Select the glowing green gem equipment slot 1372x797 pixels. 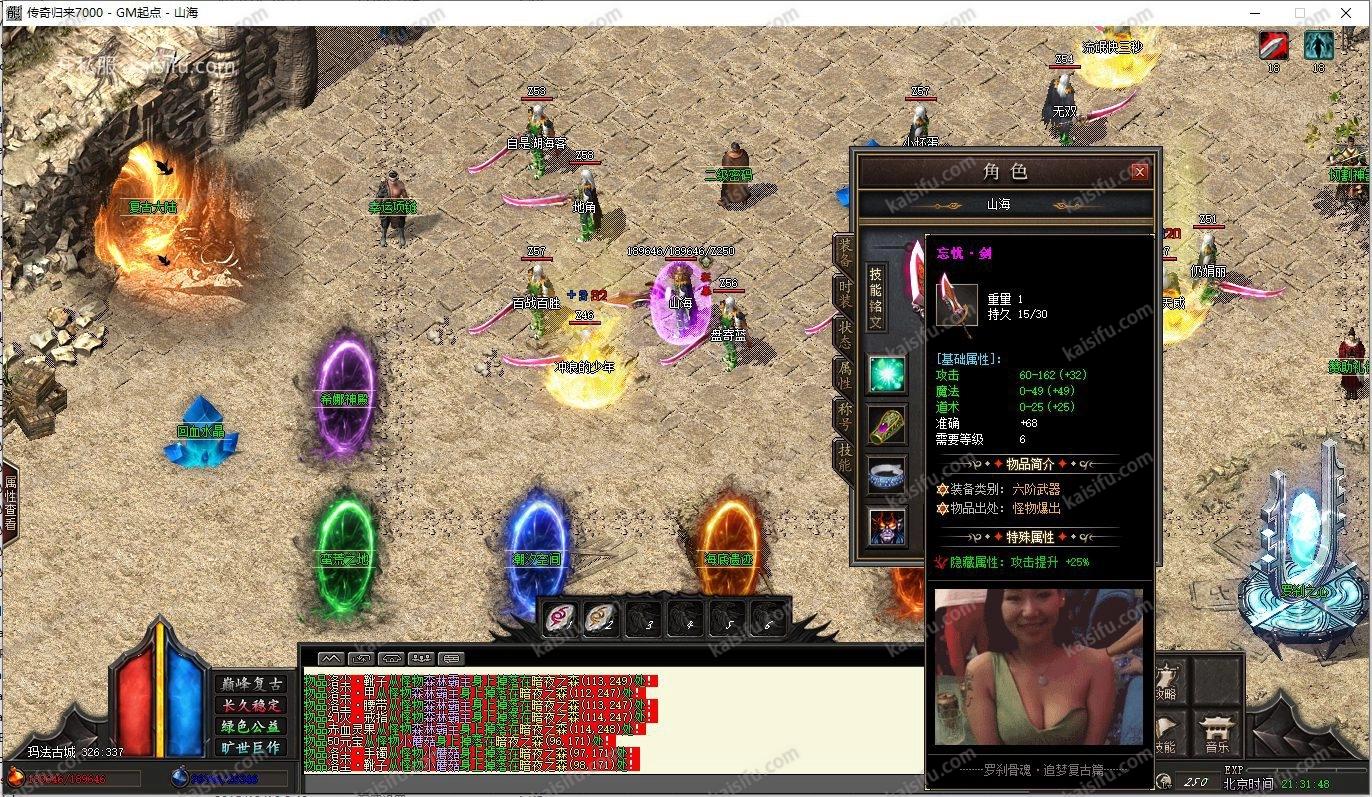pos(886,374)
